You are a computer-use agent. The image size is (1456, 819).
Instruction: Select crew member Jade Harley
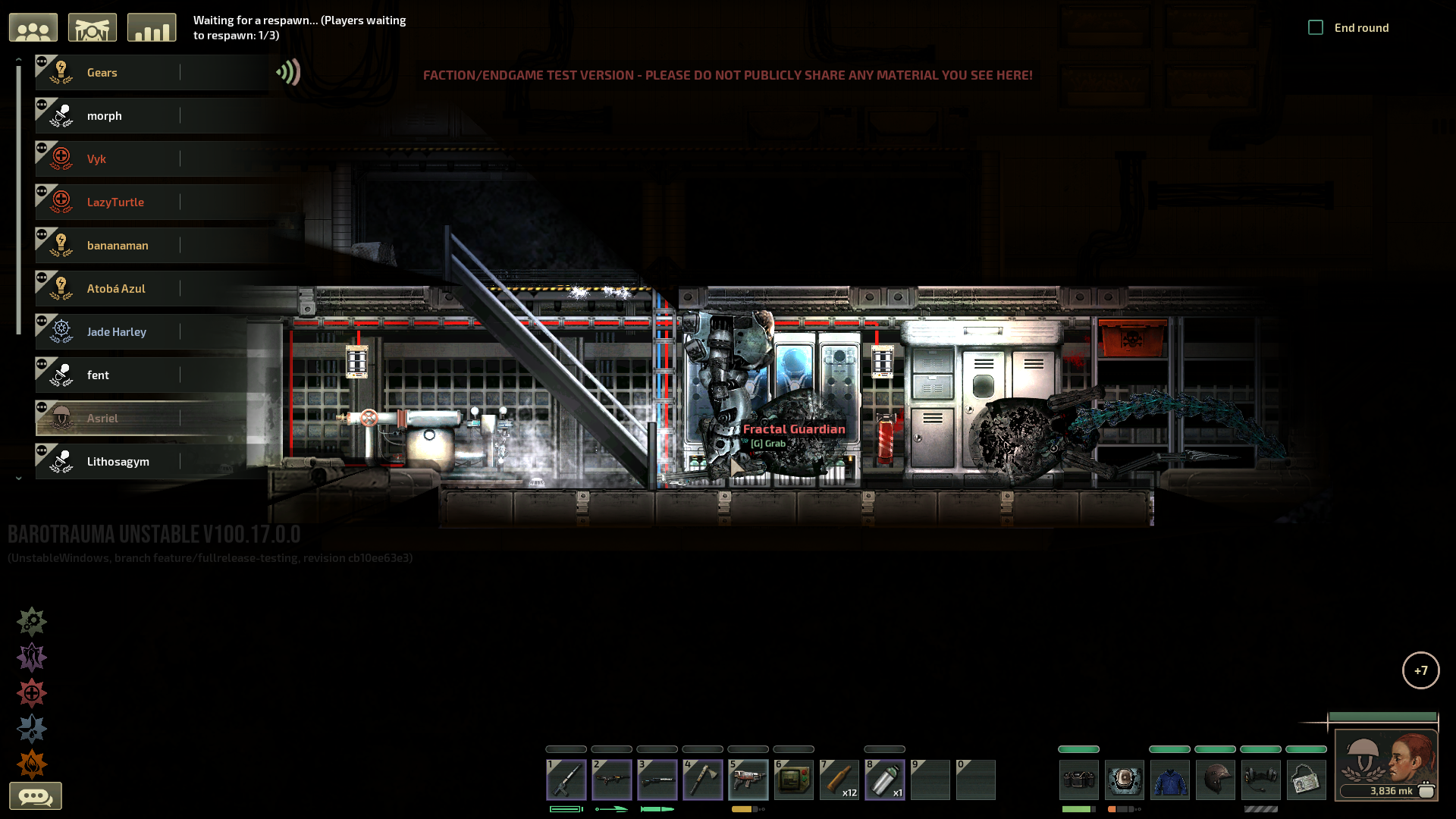tap(116, 332)
